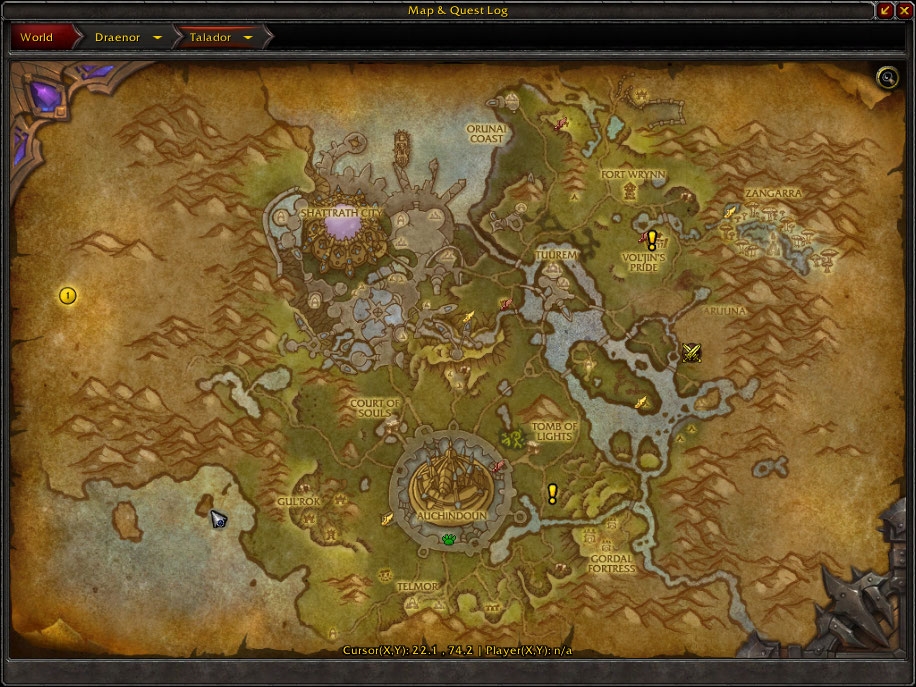This screenshot has width=916, height=687.
Task: Open the Draenor zone dropdown
Action: click(x=157, y=38)
